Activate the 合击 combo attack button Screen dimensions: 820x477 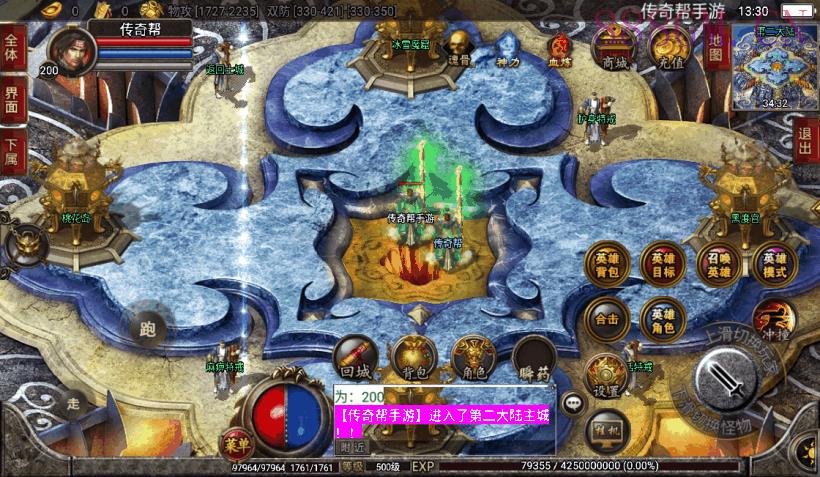point(607,319)
